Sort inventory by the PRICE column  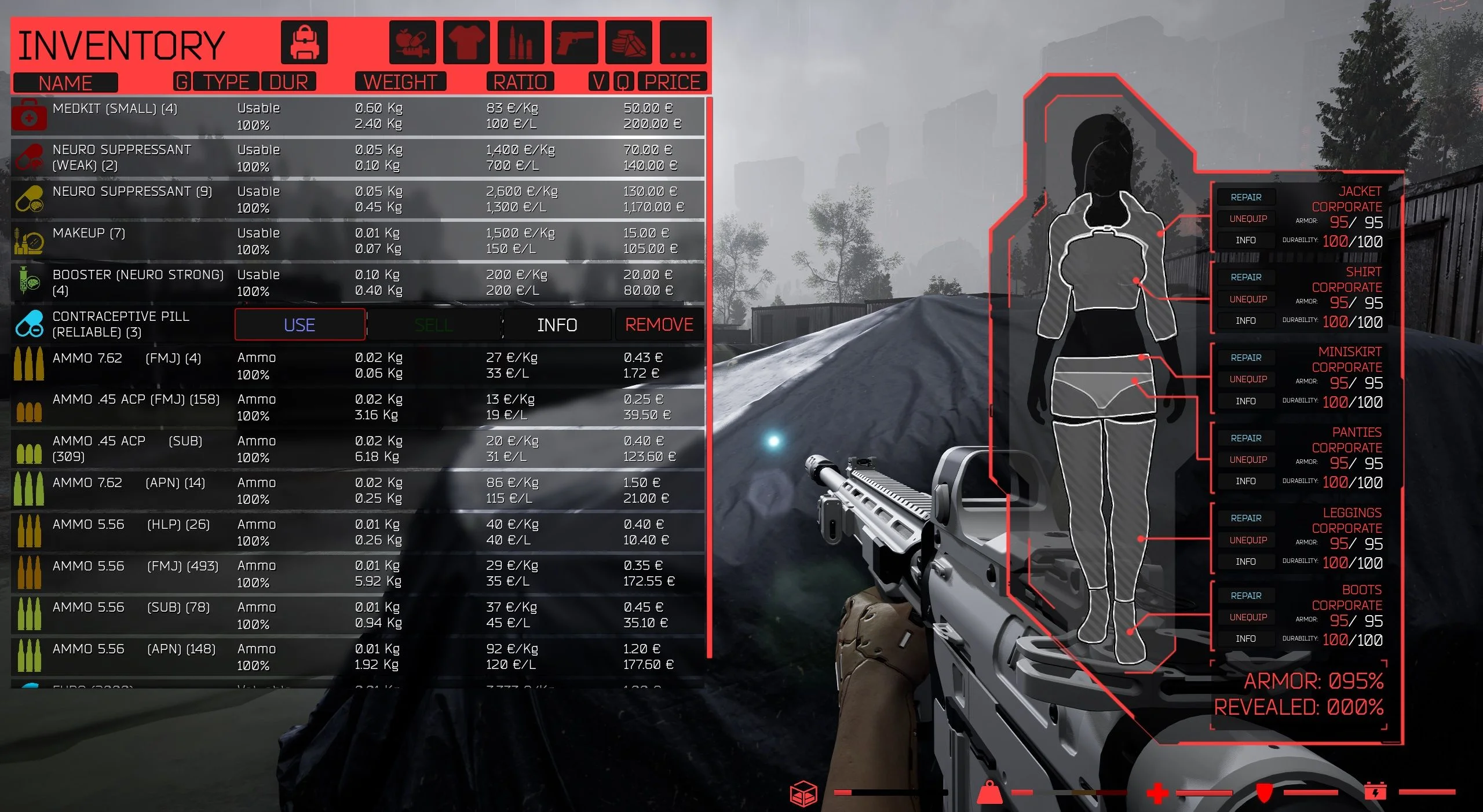click(x=672, y=82)
